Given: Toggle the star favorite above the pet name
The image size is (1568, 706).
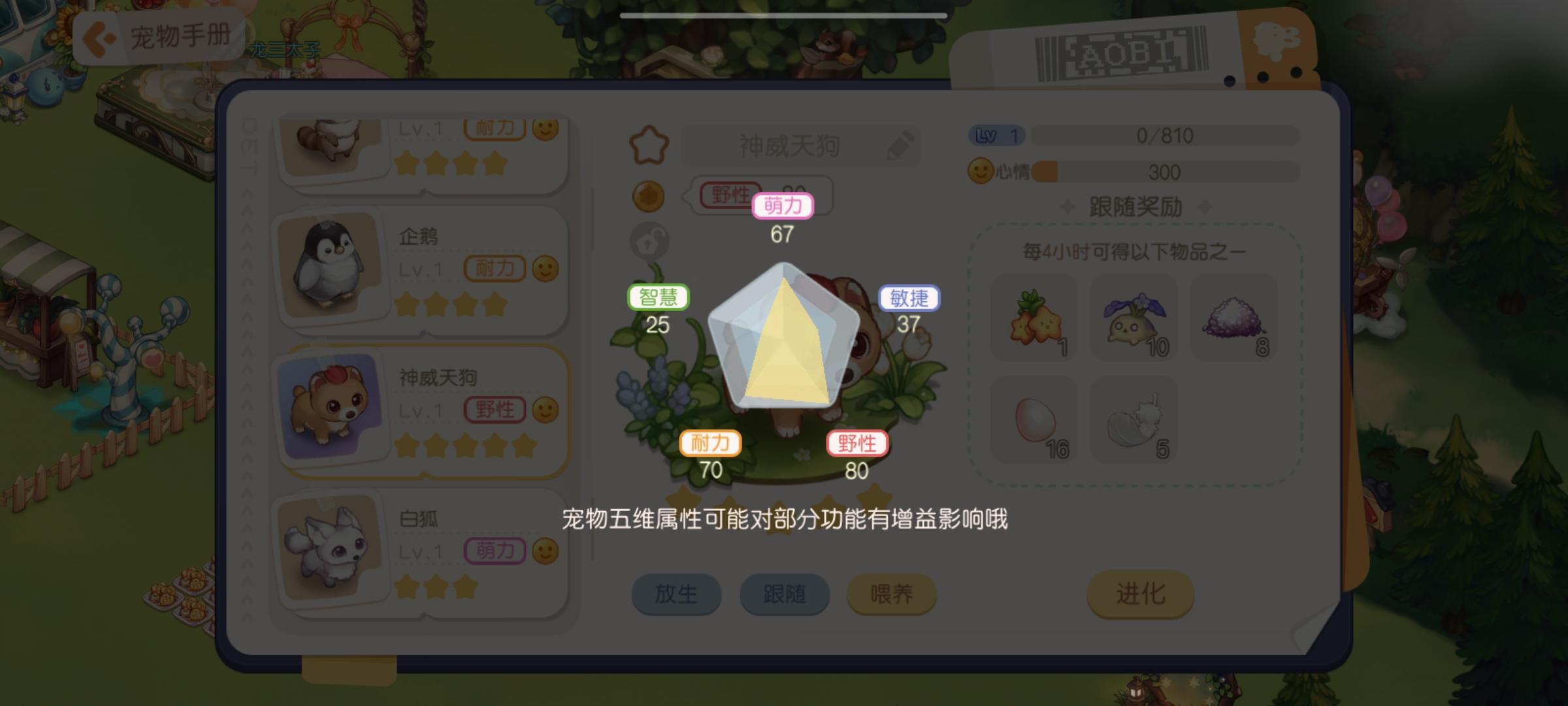Looking at the screenshot, I should pyautogui.click(x=647, y=145).
